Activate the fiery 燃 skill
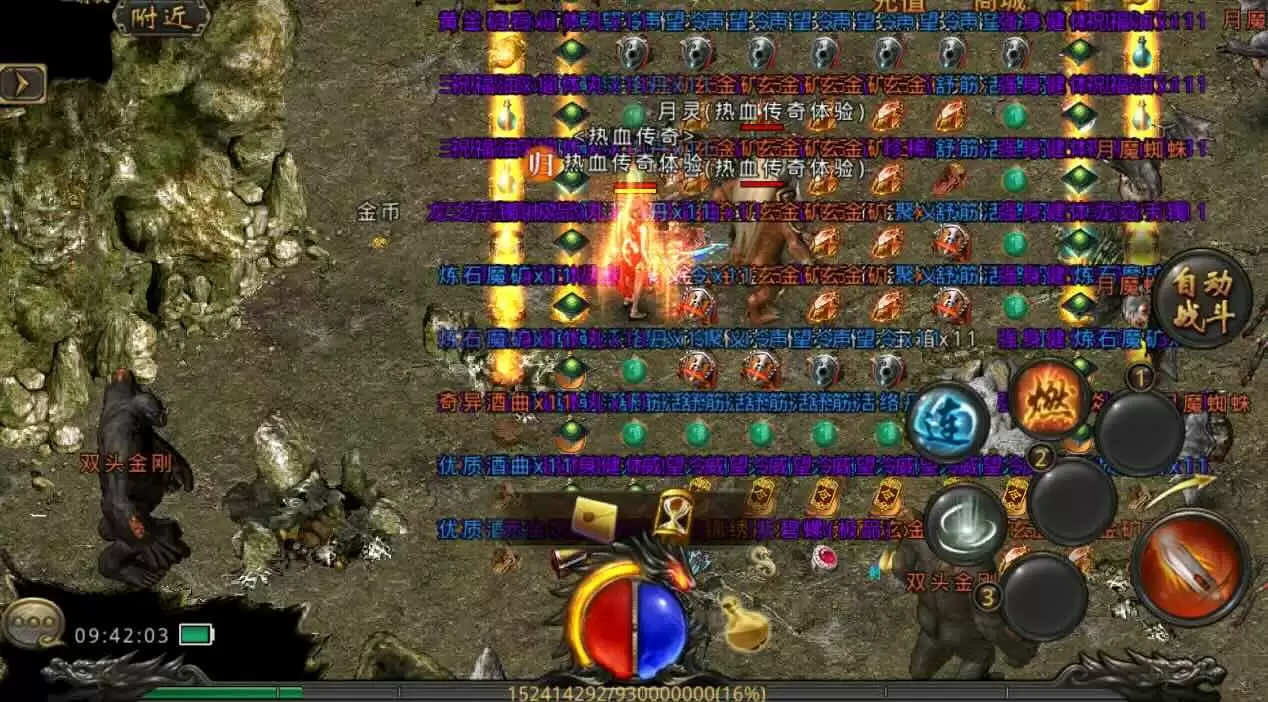 coord(1048,398)
